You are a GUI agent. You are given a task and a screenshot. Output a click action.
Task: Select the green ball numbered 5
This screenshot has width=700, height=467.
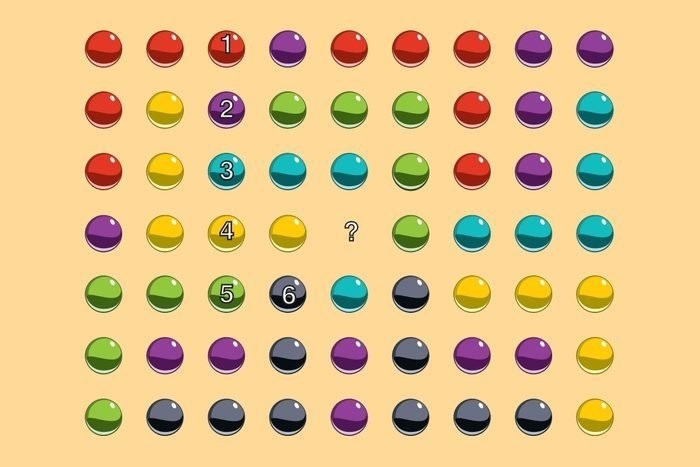pos(227,293)
